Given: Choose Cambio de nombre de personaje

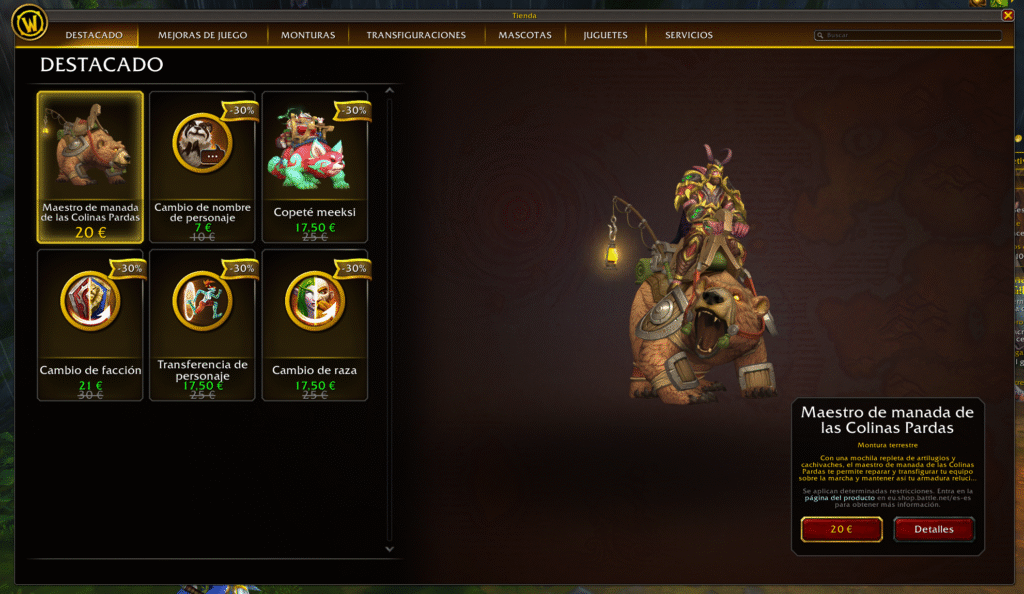Looking at the screenshot, I should pyautogui.click(x=203, y=167).
